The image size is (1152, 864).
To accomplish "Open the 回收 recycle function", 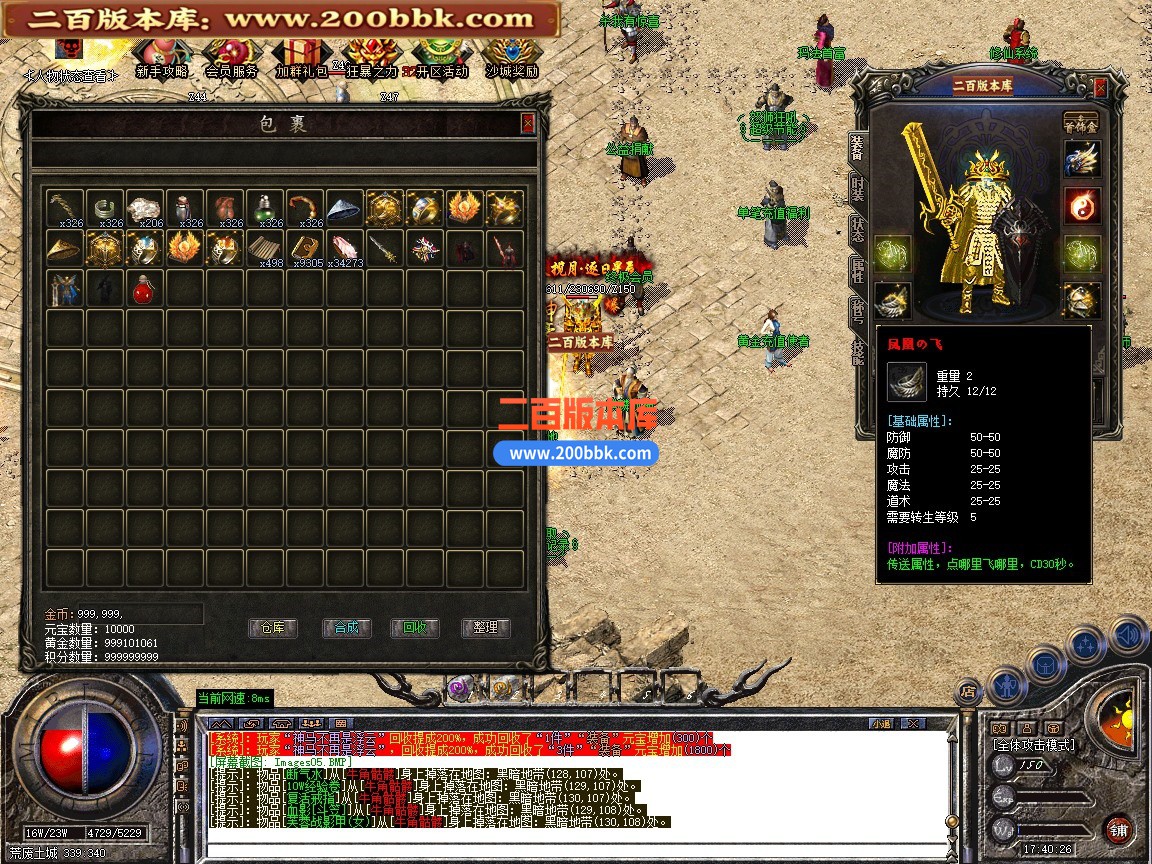I will click(415, 628).
